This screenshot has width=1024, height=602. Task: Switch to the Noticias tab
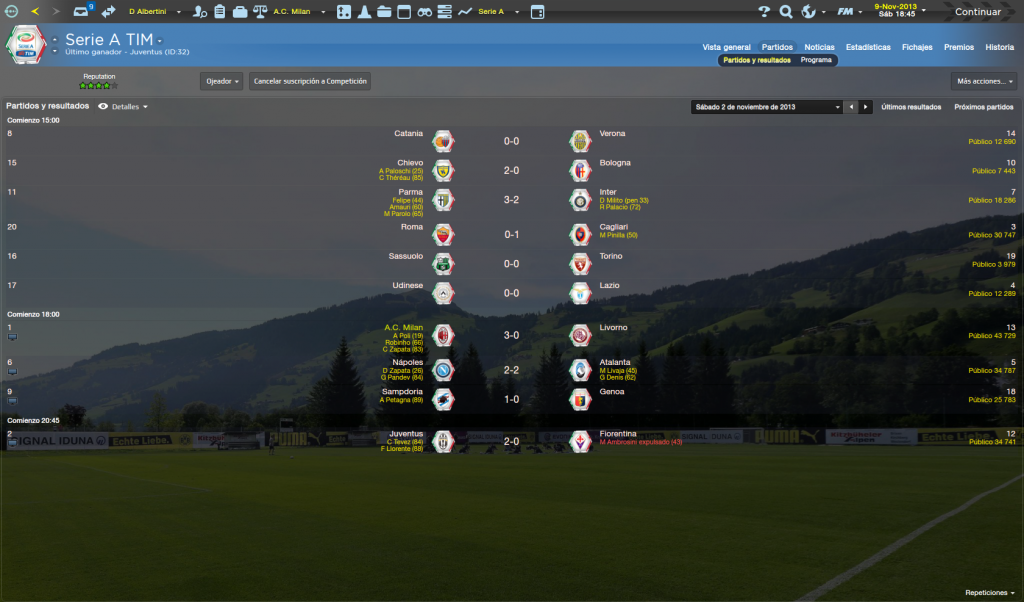819,47
